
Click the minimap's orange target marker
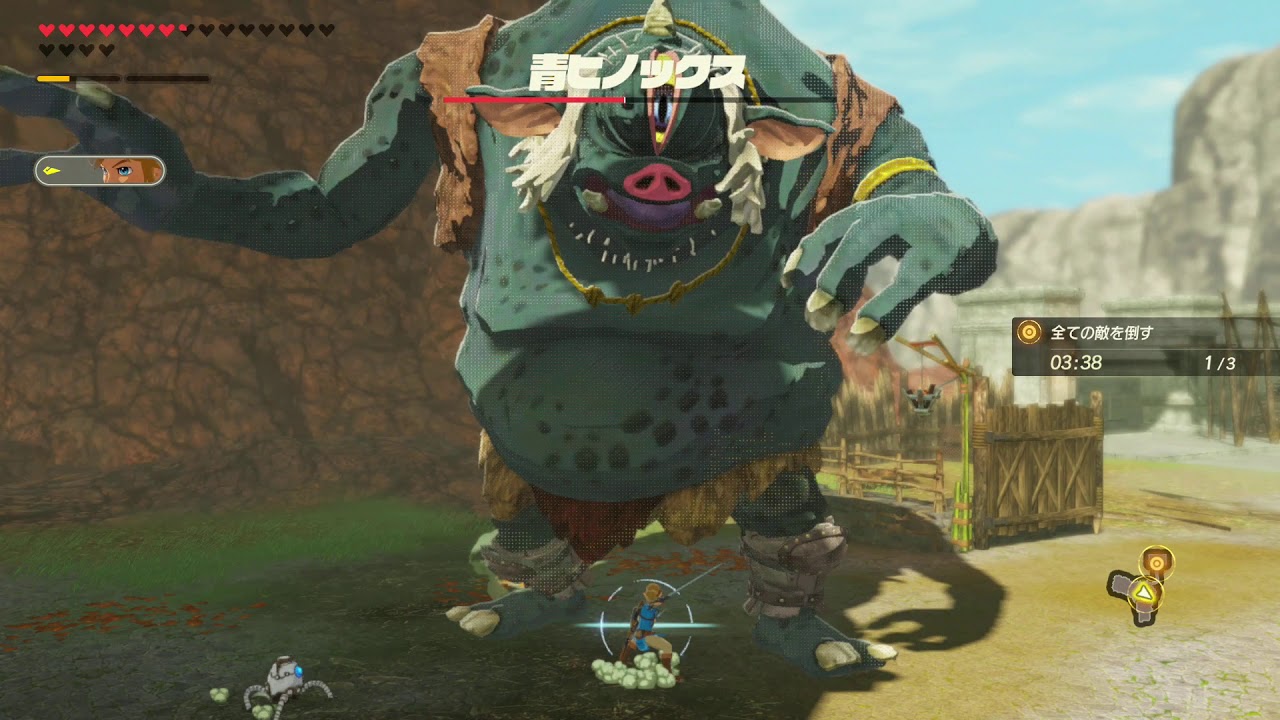[1156, 561]
